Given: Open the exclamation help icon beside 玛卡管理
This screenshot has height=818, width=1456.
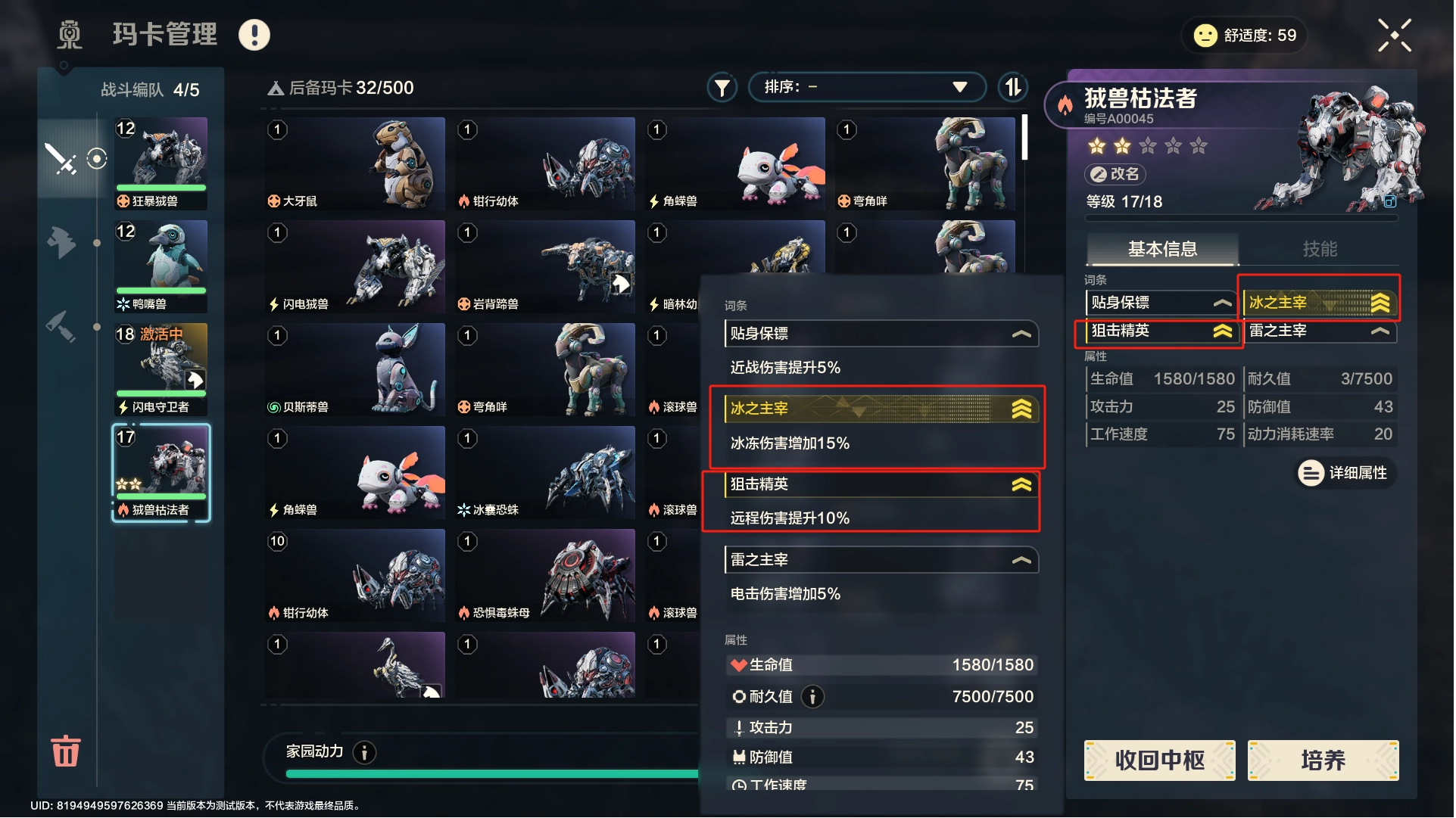Looking at the screenshot, I should tap(254, 35).
